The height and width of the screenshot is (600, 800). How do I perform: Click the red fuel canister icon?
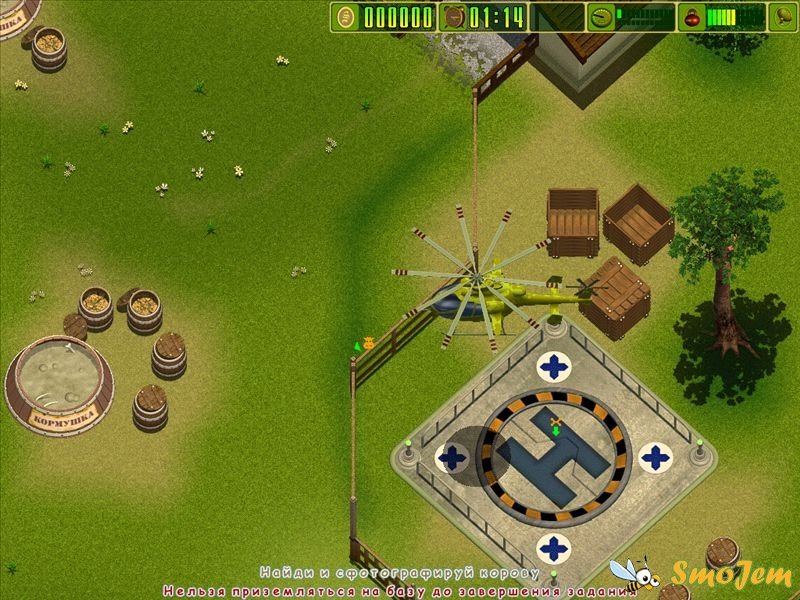coord(691,17)
